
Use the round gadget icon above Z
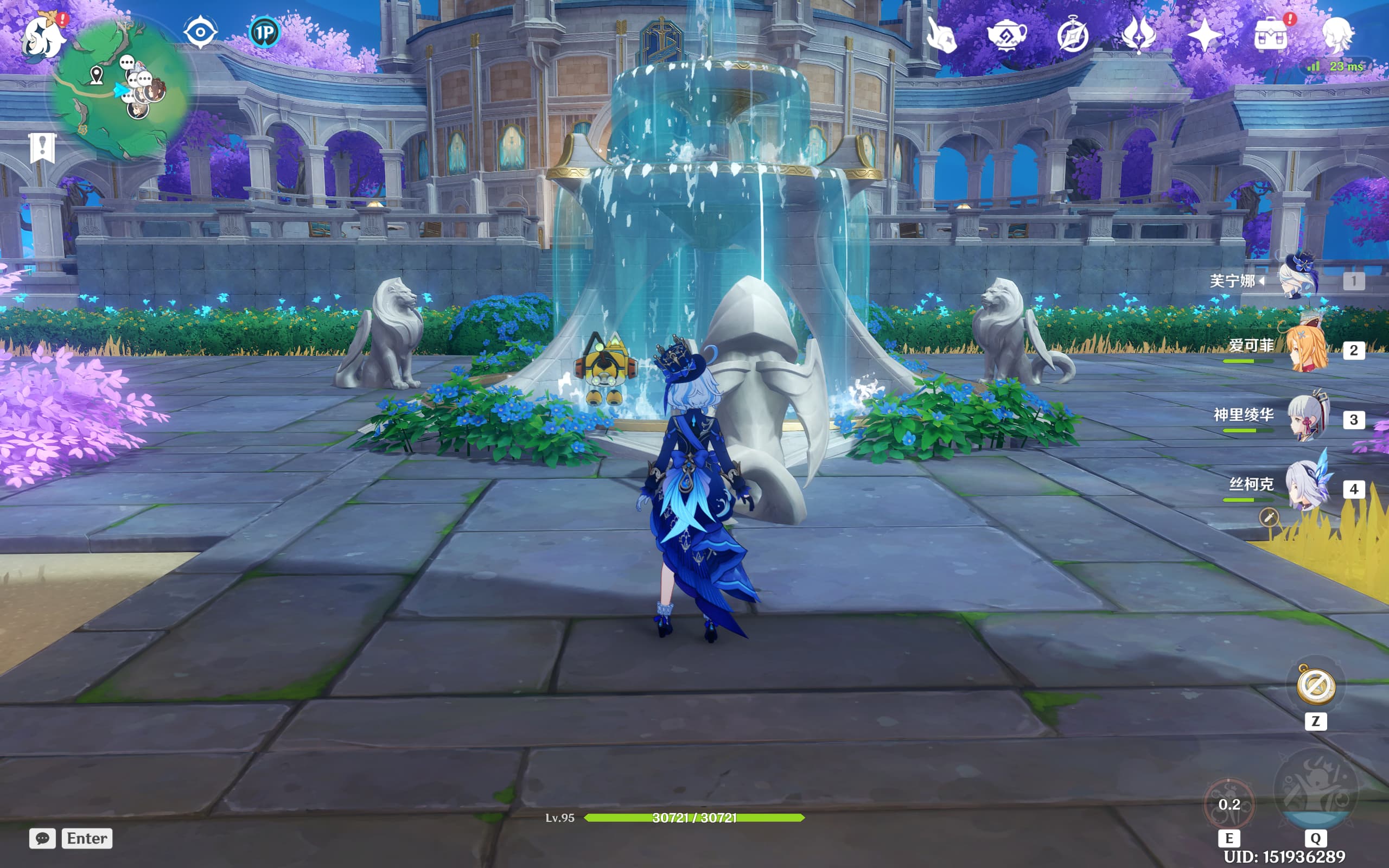pyautogui.click(x=1316, y=685)
